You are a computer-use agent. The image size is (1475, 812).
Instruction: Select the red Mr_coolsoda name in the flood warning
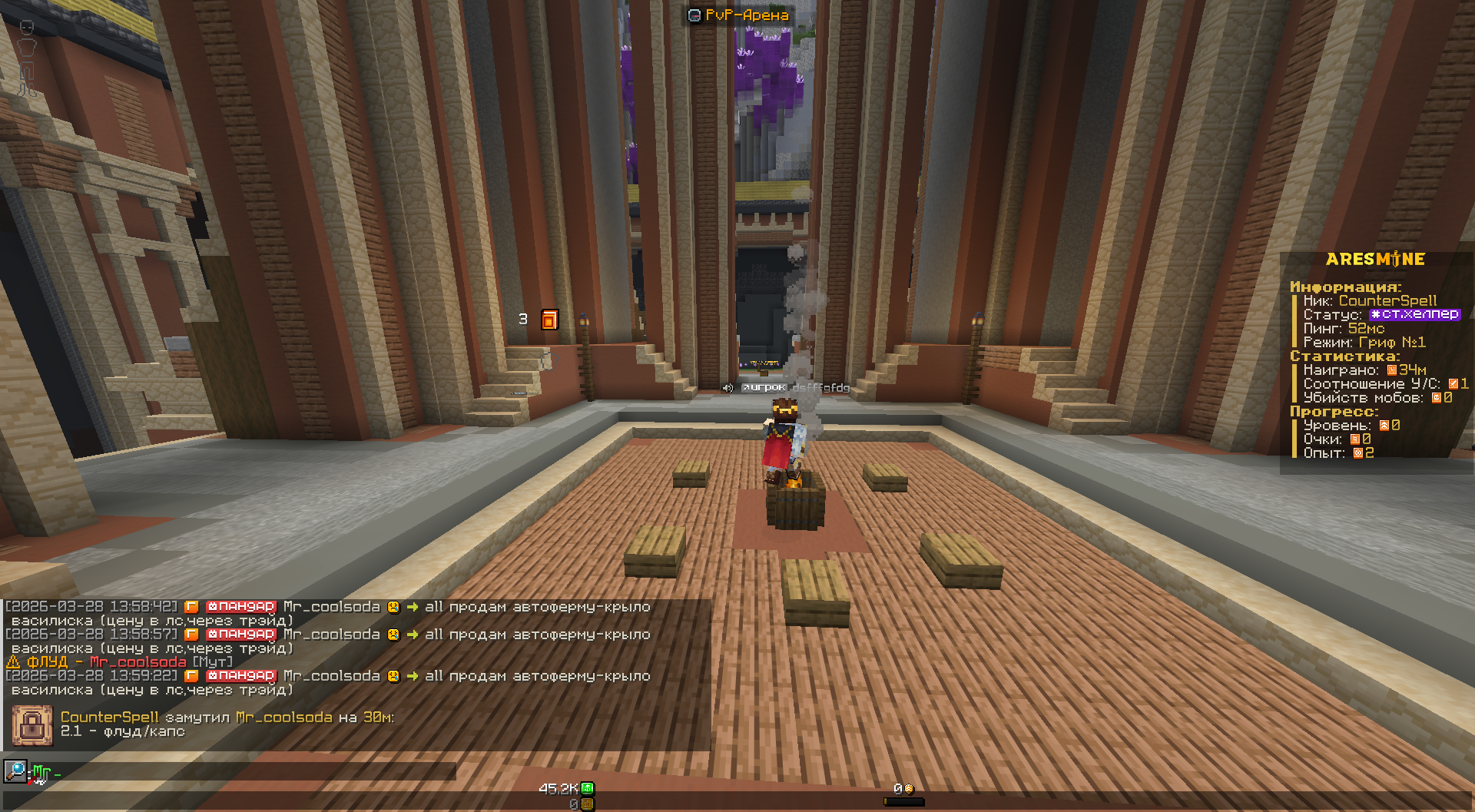click(138, 662)
